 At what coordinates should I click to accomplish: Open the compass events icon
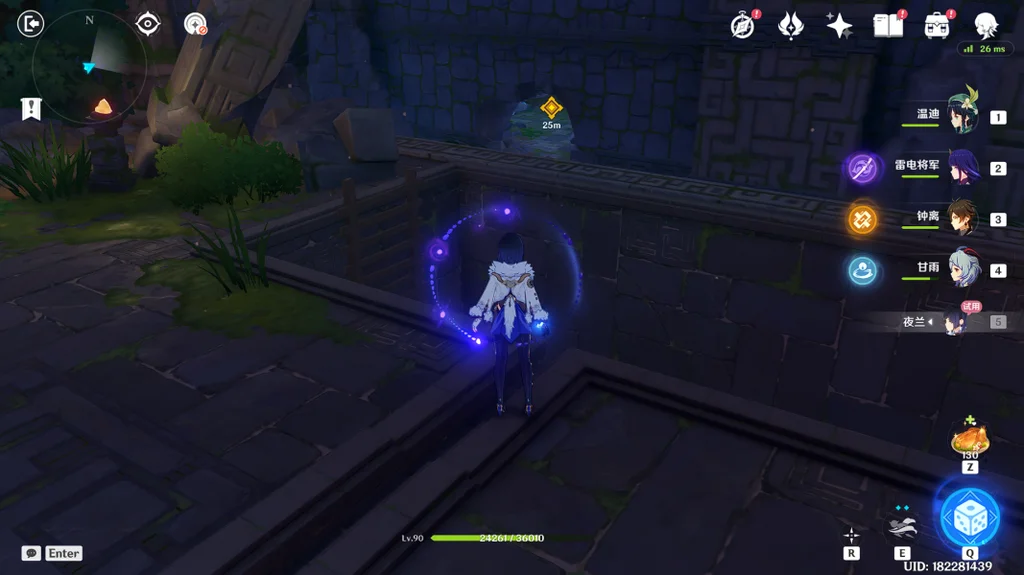tap(742, 26)
